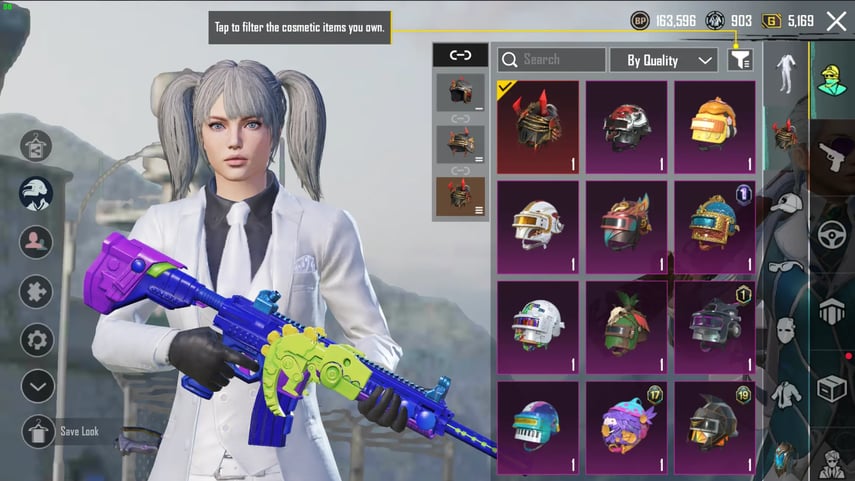Open the face mask slot
855x481 pixels.
pyautogui.click(x=786, y=329)
